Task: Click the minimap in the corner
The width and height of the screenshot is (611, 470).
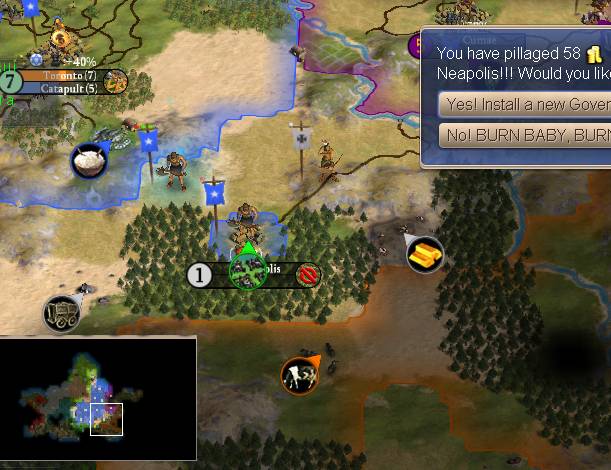Action: tap(98, 398)
